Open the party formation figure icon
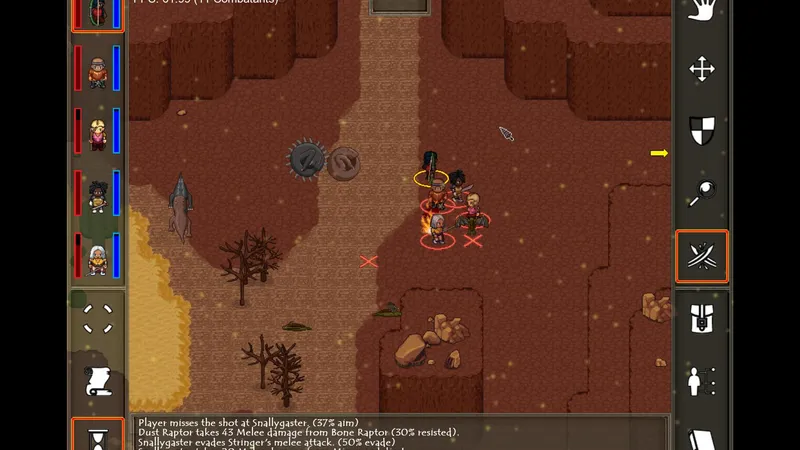Viewport: 800px width, 450px height. point(702,381)
